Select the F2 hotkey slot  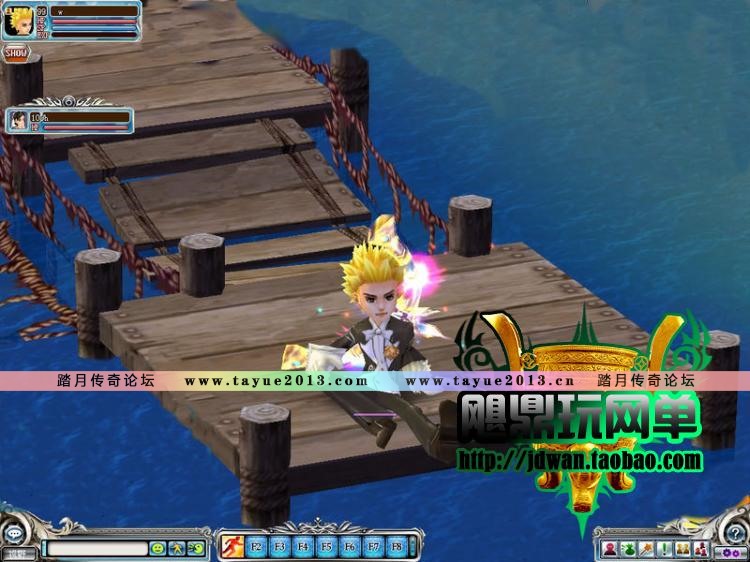point(256,547)
